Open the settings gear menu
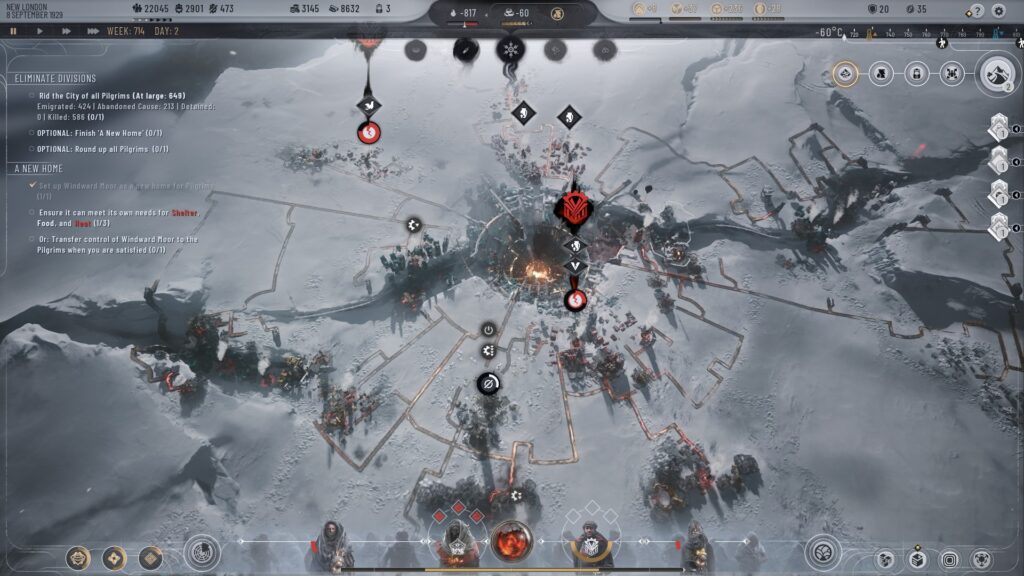 pyautogui.click(x=998, y=11)
